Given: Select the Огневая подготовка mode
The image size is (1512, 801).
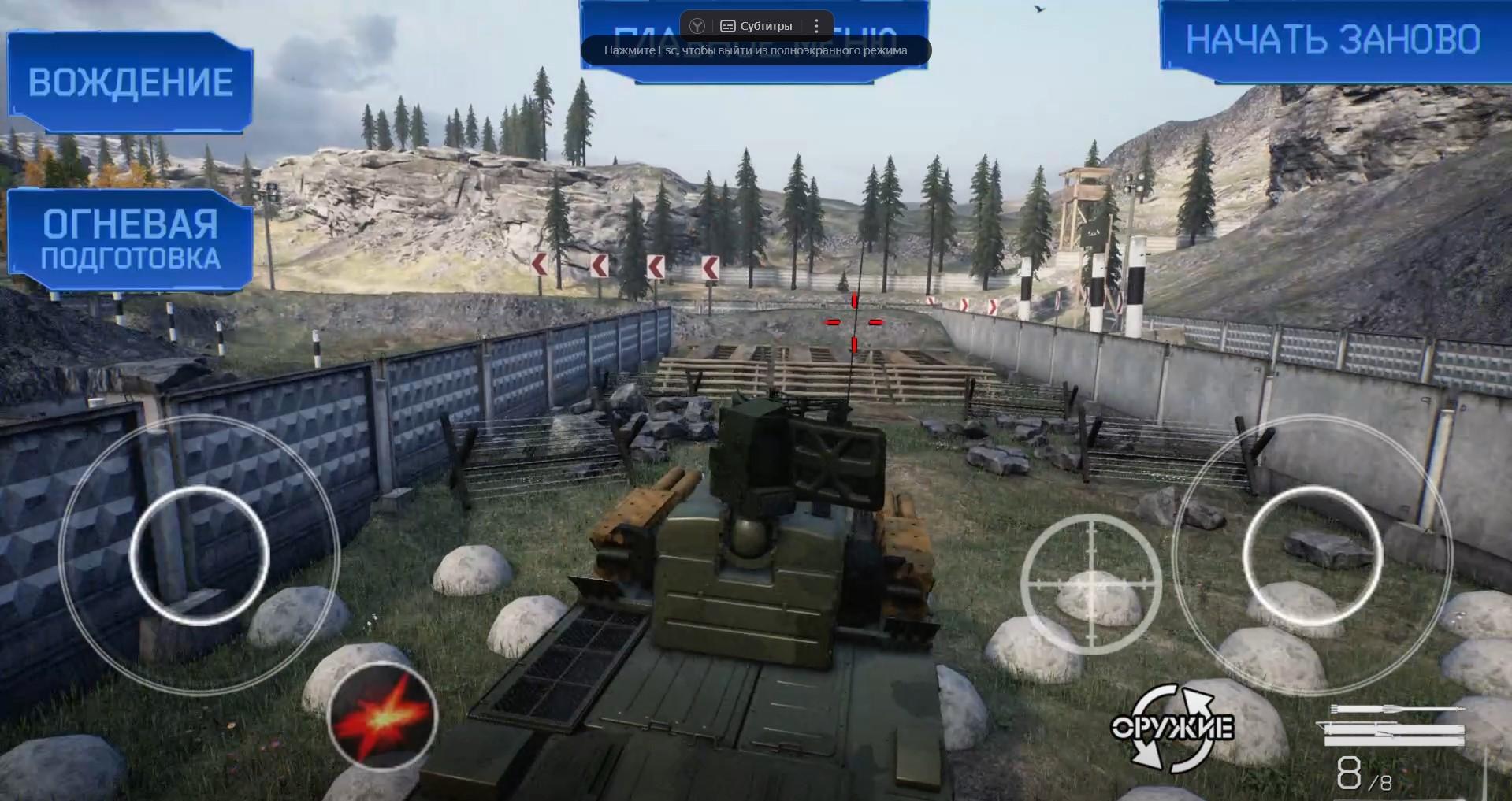Looking at the screenshot, I should pyautogui.click(x=130, y=240).
